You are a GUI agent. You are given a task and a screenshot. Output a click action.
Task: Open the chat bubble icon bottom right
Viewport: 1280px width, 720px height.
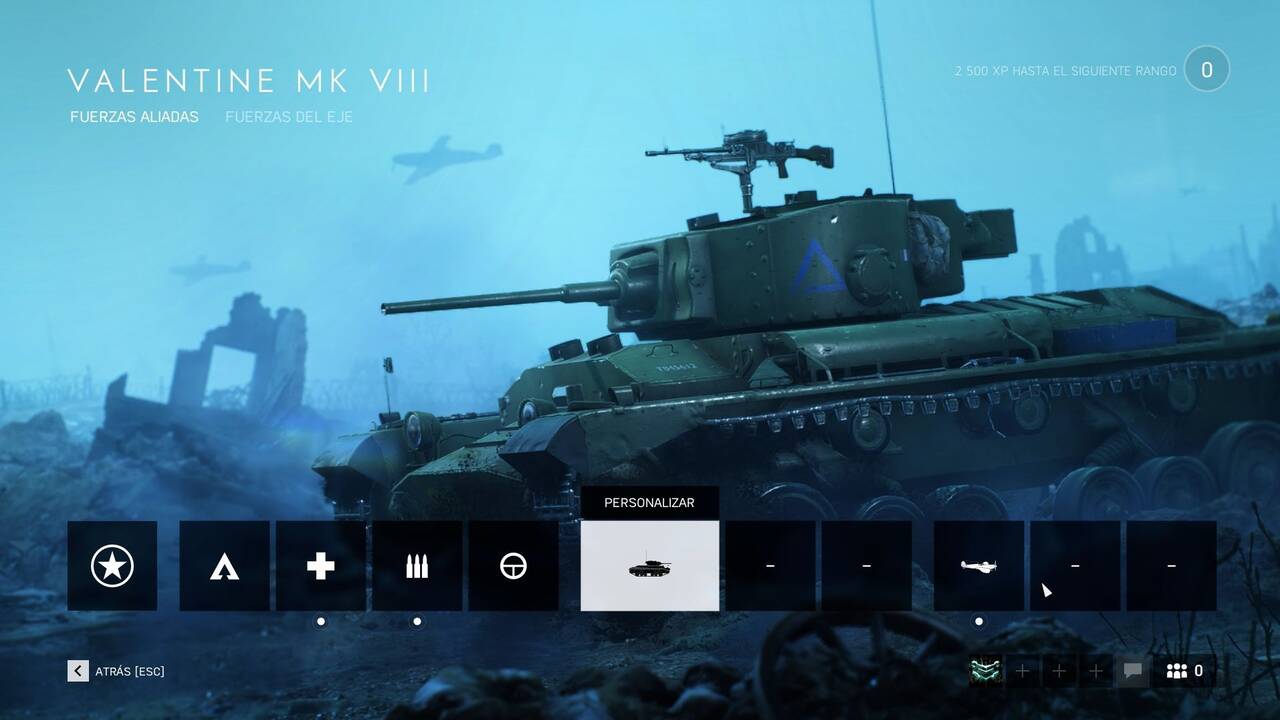coord(1134,671)
